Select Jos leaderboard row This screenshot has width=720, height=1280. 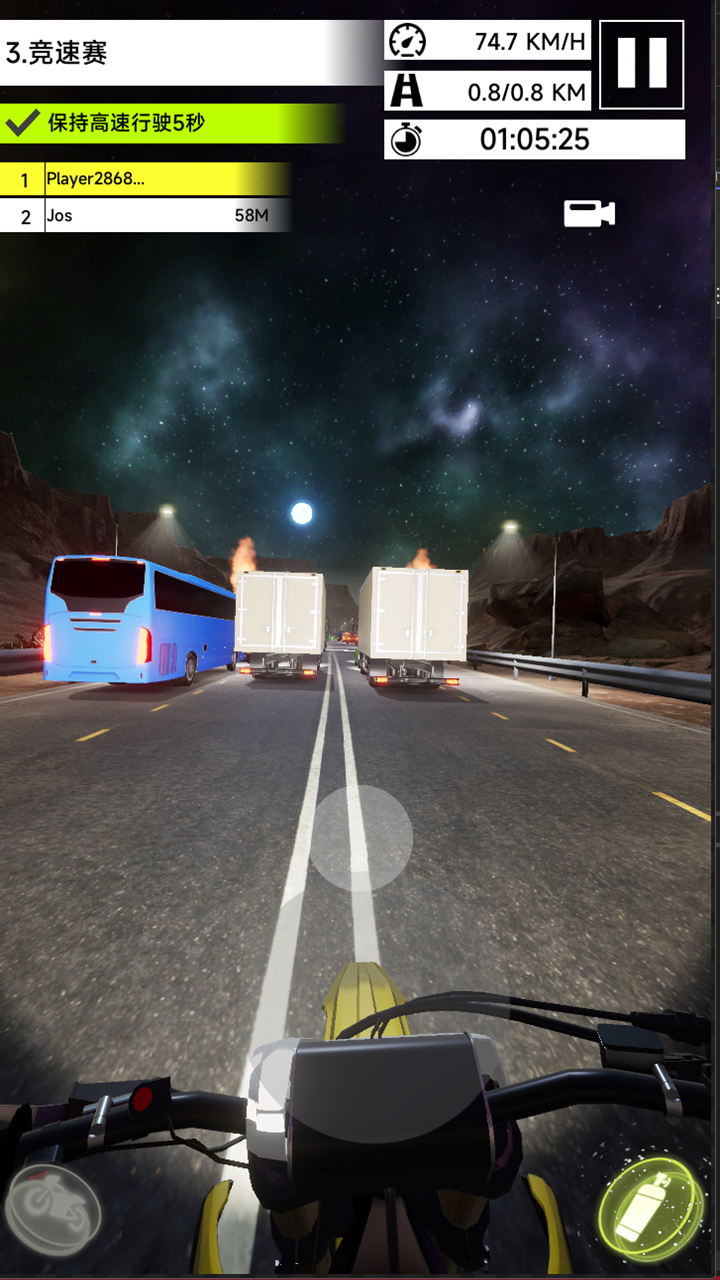click(x=145, y=215)
